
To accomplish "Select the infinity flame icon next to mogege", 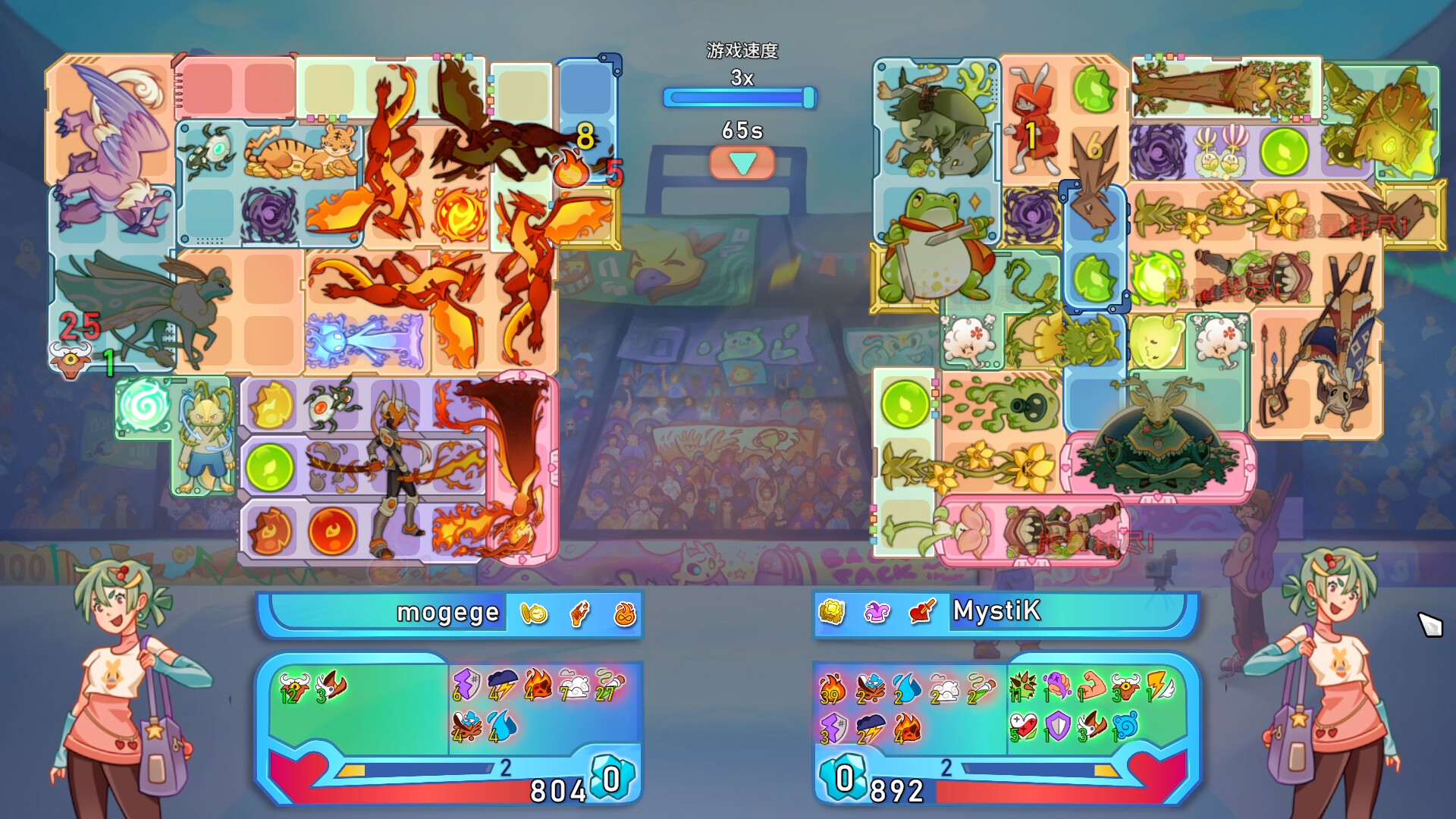I will 626,614.
